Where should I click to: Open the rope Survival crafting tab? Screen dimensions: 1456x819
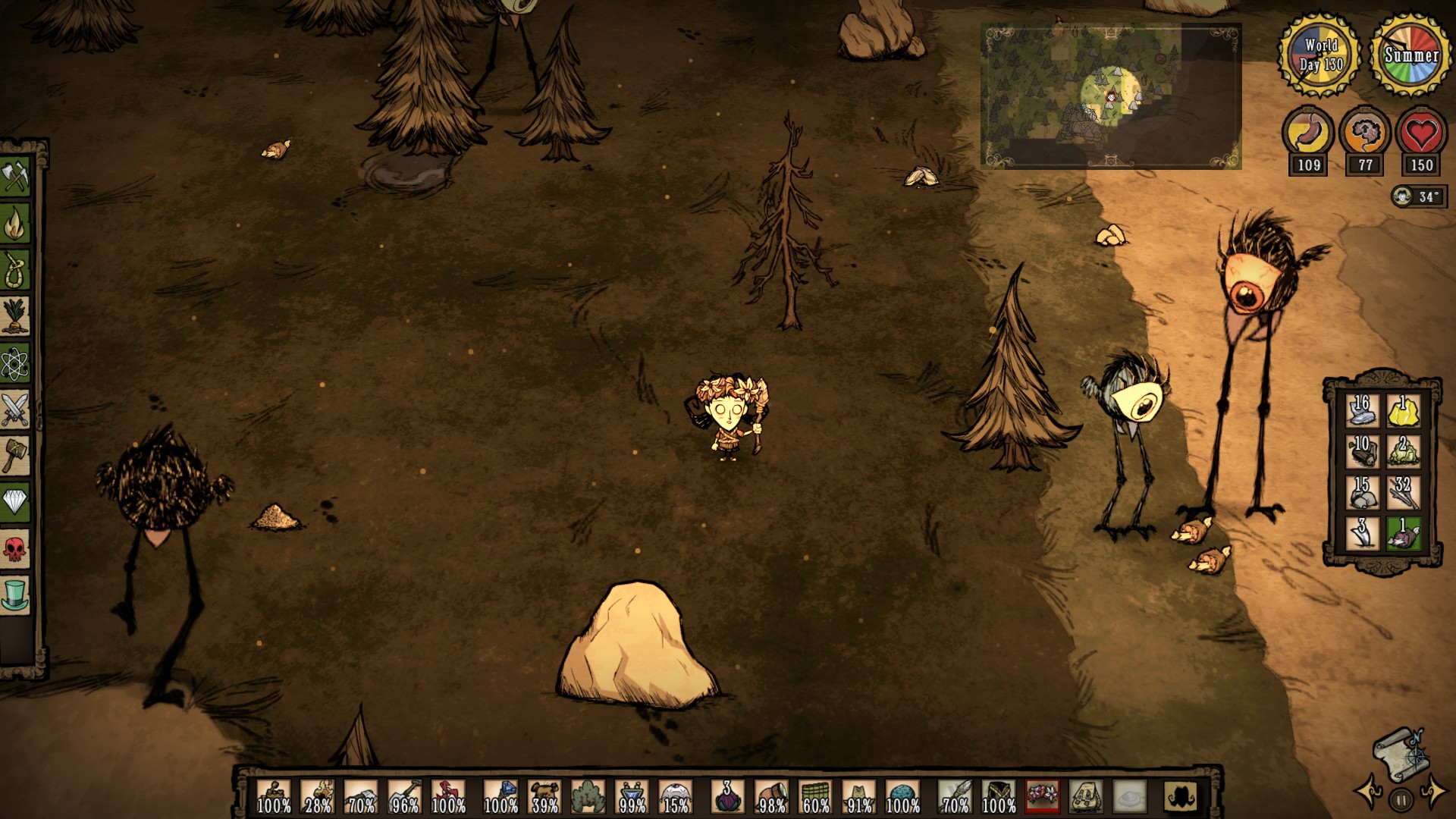coord(15,271)
